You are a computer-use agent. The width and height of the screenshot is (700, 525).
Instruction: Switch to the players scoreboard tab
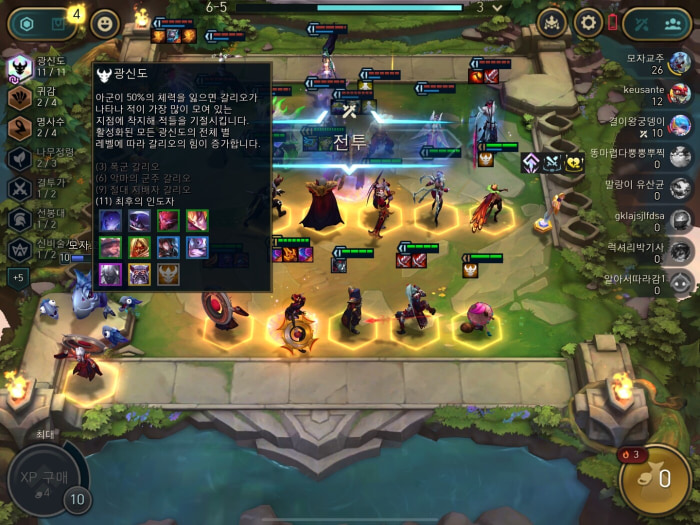click(x=675, y=23)
